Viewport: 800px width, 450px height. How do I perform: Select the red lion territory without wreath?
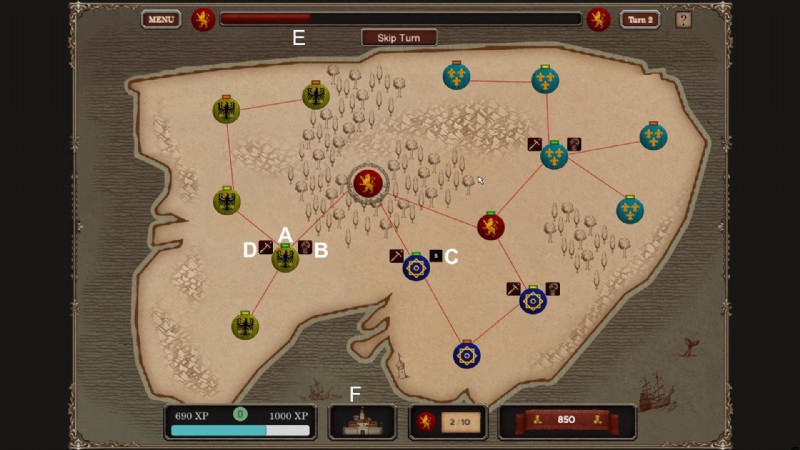pyautogui.click(x=490, y=227)
